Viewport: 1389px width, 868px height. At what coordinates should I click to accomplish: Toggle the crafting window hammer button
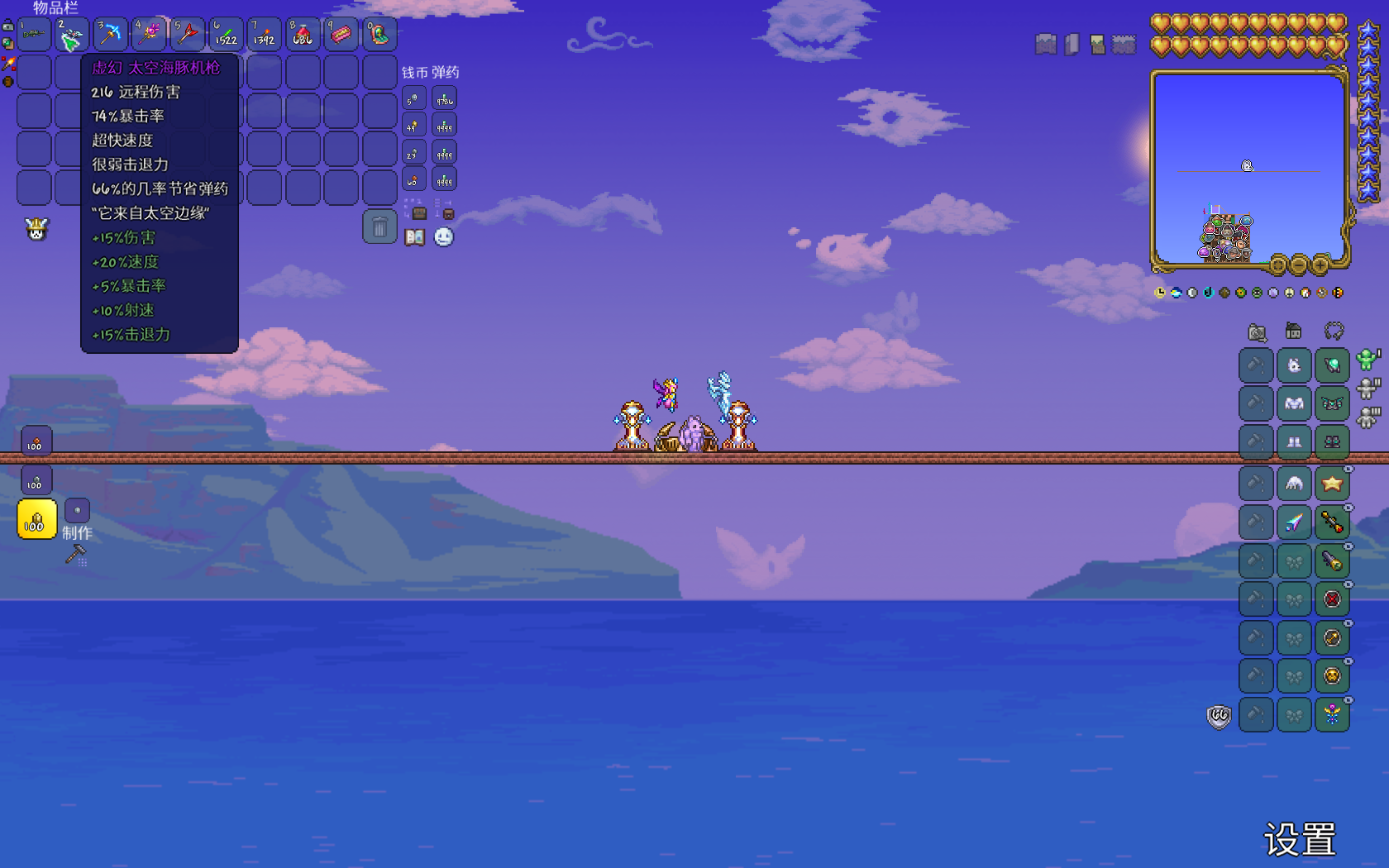pyautogui.click(x=76, y=555)
